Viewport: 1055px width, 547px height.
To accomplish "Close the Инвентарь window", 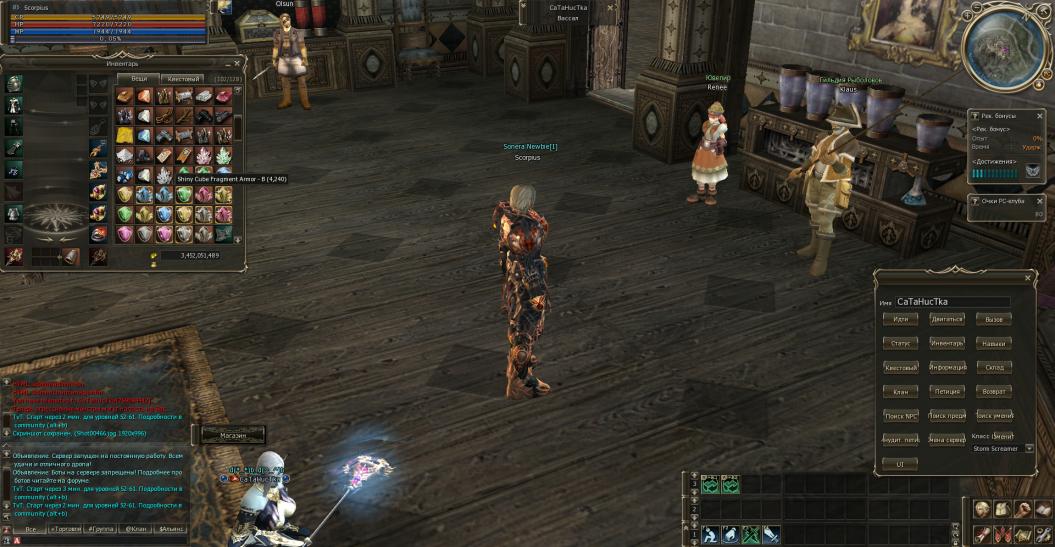I will click(237, 63).
